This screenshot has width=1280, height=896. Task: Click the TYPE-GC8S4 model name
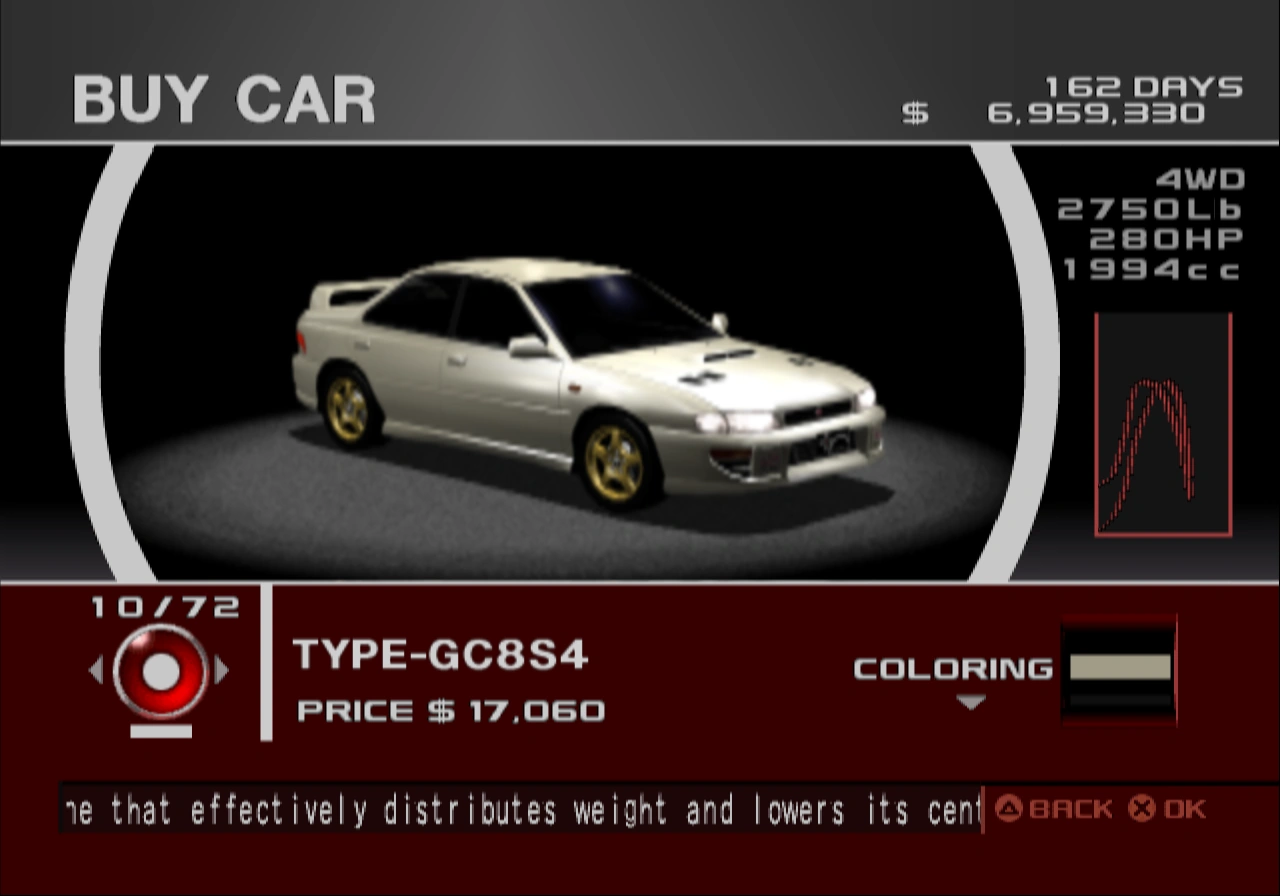440,657
